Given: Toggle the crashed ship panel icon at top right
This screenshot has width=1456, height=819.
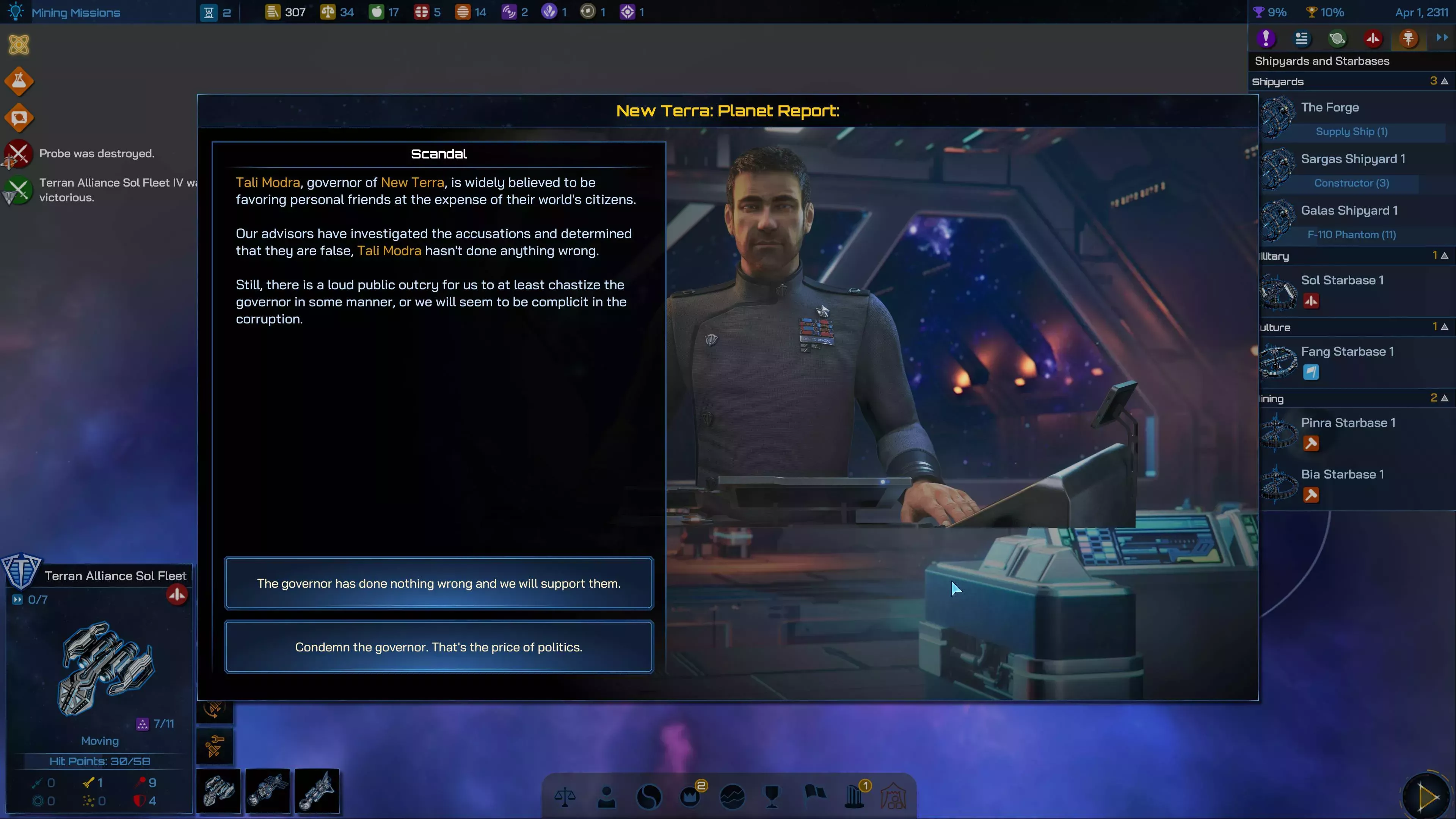Looking at the screenshot, I should tap(1373, 38).
